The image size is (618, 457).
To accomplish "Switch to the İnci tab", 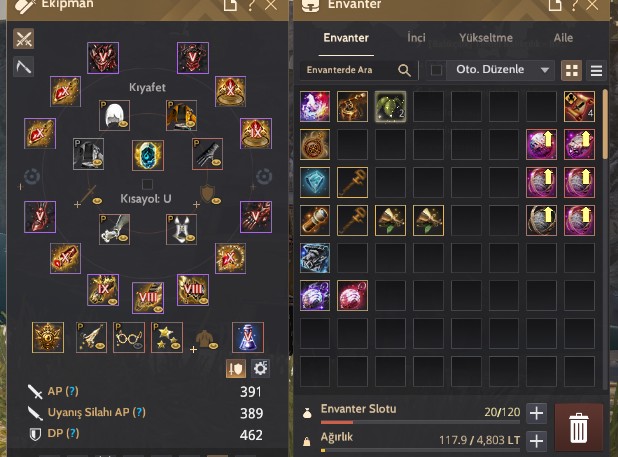I will tap(416, 39).
